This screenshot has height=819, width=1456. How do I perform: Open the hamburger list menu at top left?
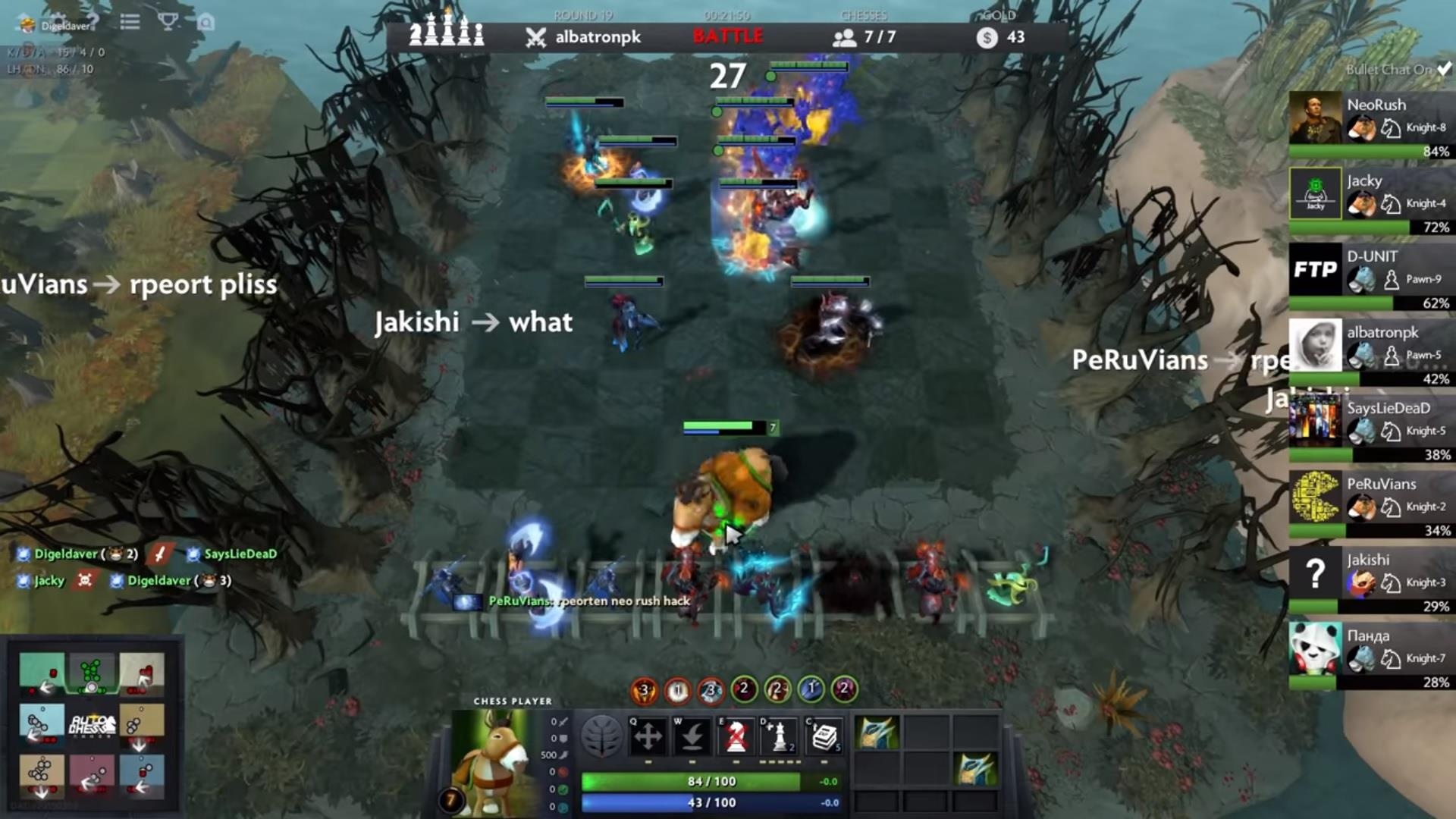point(130,22)
